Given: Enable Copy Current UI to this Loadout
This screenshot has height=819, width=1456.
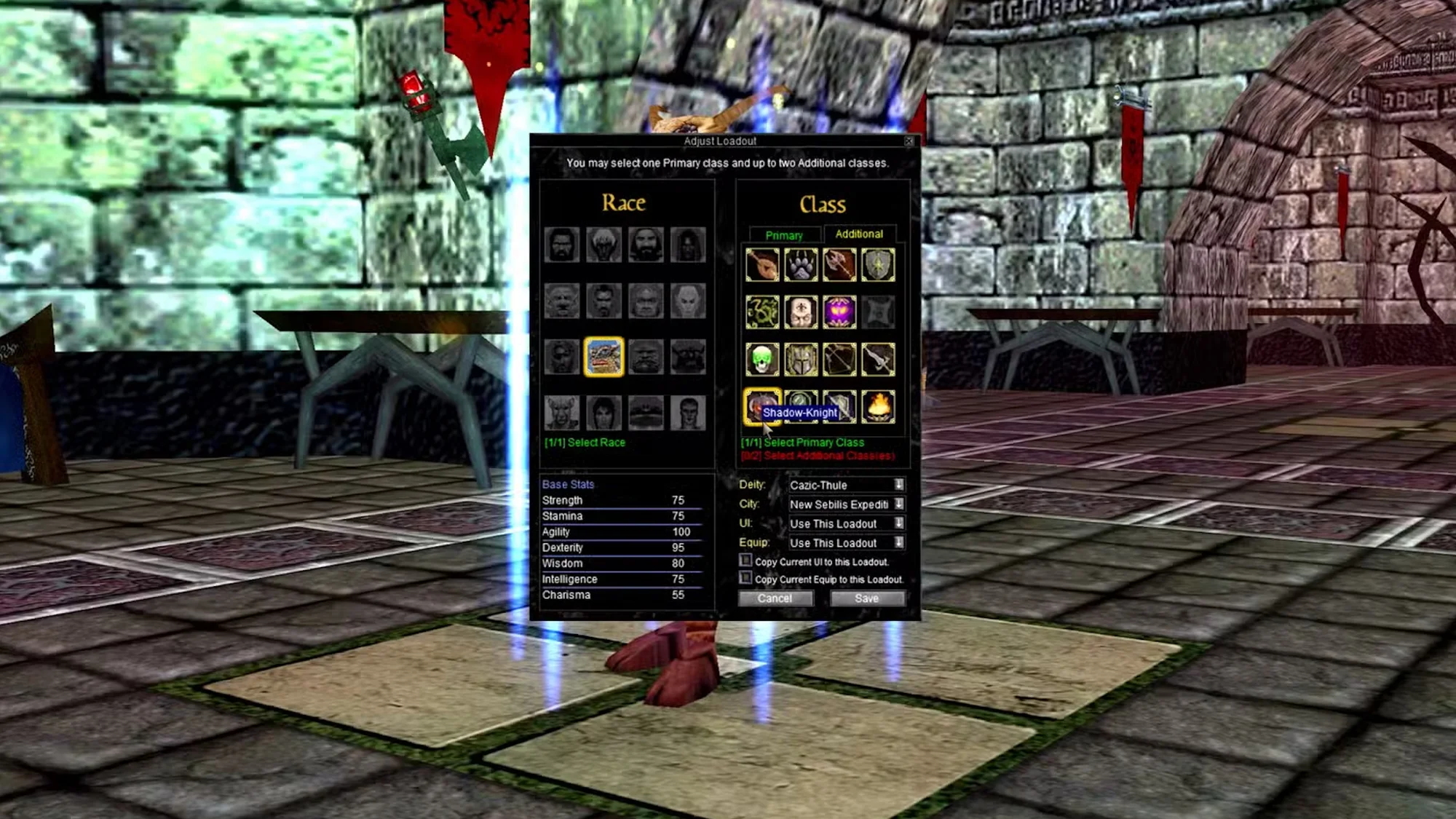Looking at the screenshot, I should coord(747,561).
